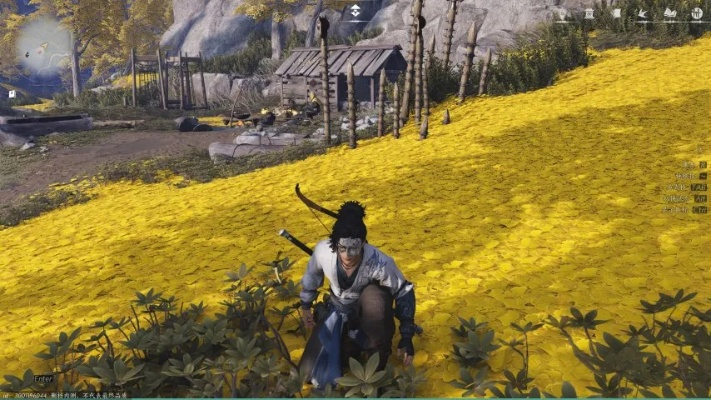Open the lantern-shaped menu icon
The height and width of the screenshot is (400, 711).
pos(589,14)
